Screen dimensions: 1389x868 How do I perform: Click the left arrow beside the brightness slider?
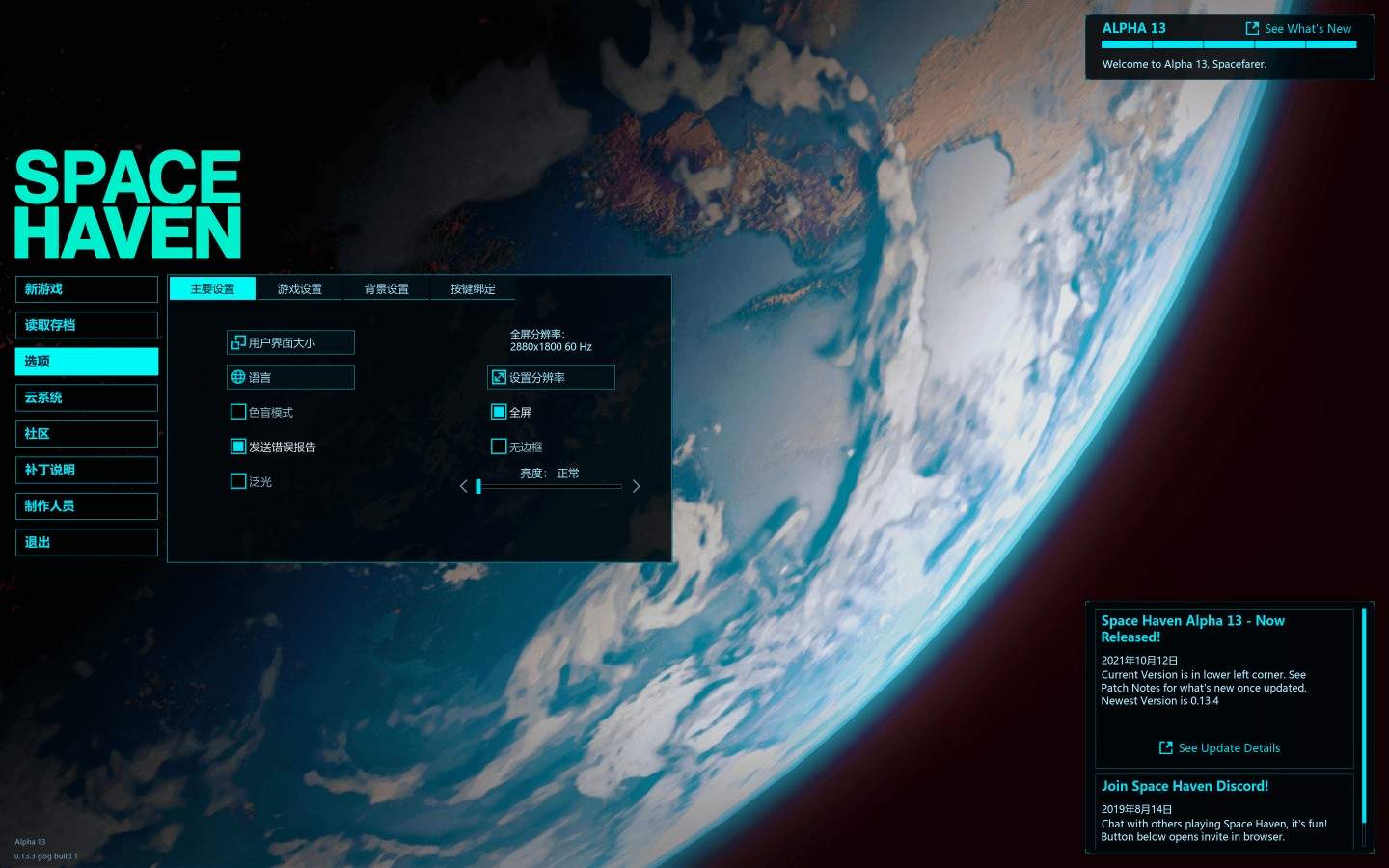(x=464, y=486)
